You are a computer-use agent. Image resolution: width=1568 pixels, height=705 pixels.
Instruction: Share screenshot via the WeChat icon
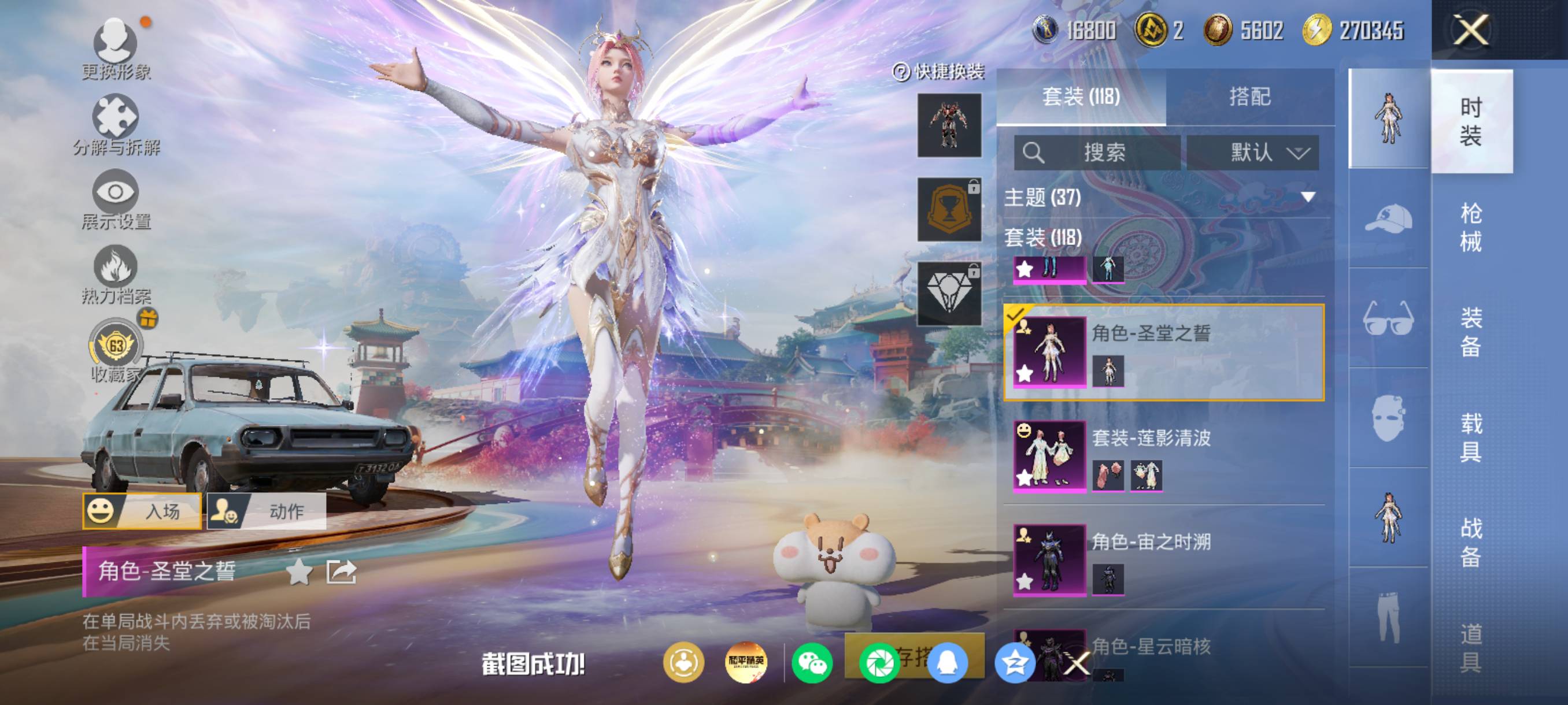pos(812,663)
